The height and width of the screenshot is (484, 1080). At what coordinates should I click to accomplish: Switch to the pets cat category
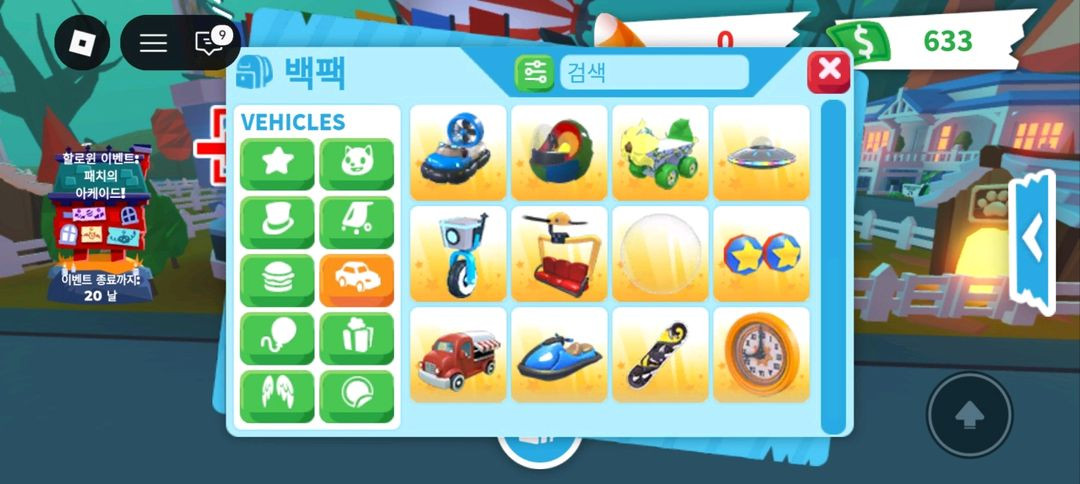click(356, 164)
